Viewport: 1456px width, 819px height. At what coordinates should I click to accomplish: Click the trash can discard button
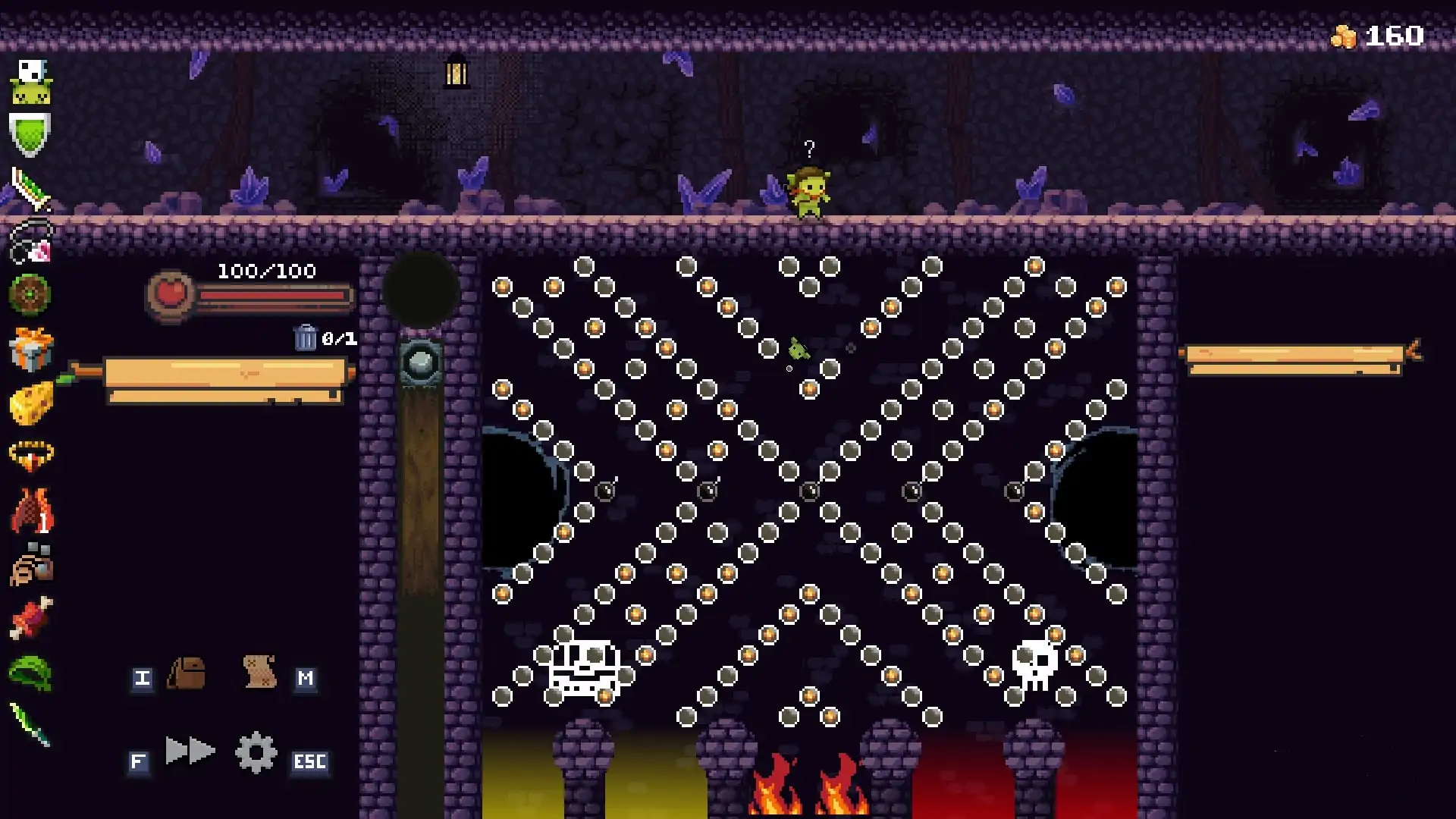tap(305, 337)
